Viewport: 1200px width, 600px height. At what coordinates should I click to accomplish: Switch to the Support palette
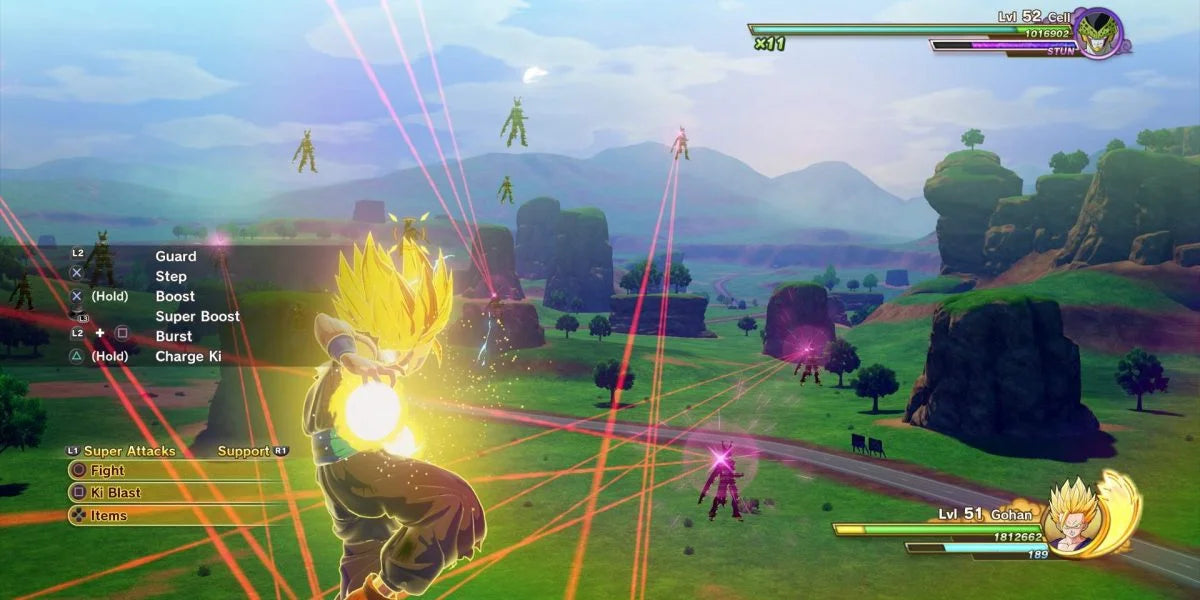(x=245, y=451)
